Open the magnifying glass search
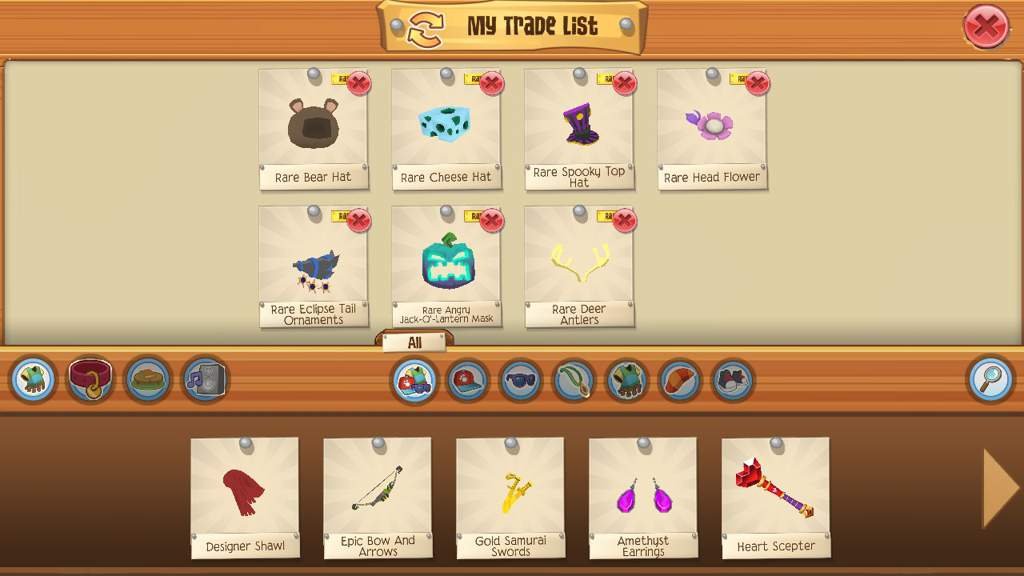The height and width of the screenshot is (576, 1024). tap(990, 380)
